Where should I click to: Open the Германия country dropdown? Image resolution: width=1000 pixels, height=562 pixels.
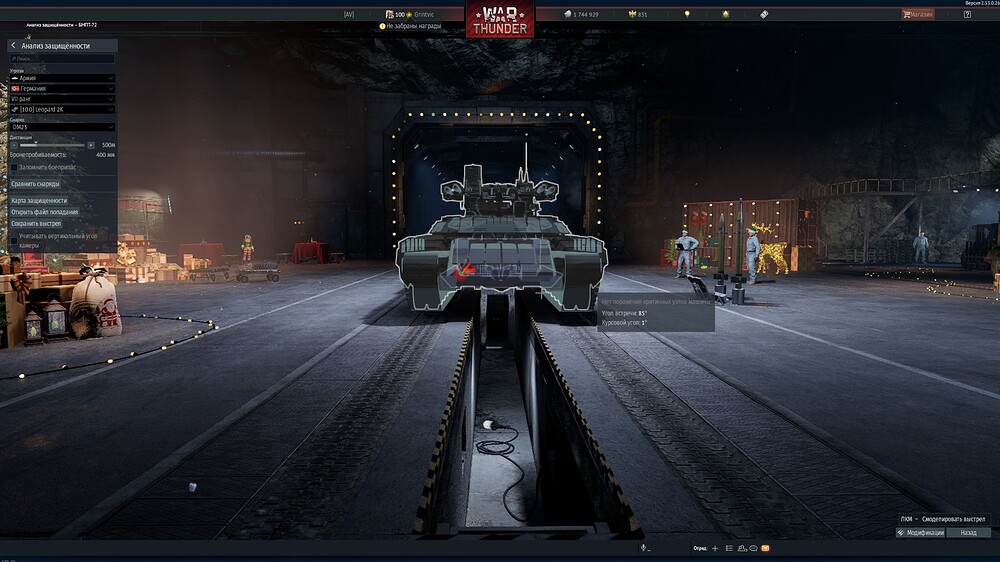pos(62,89)
